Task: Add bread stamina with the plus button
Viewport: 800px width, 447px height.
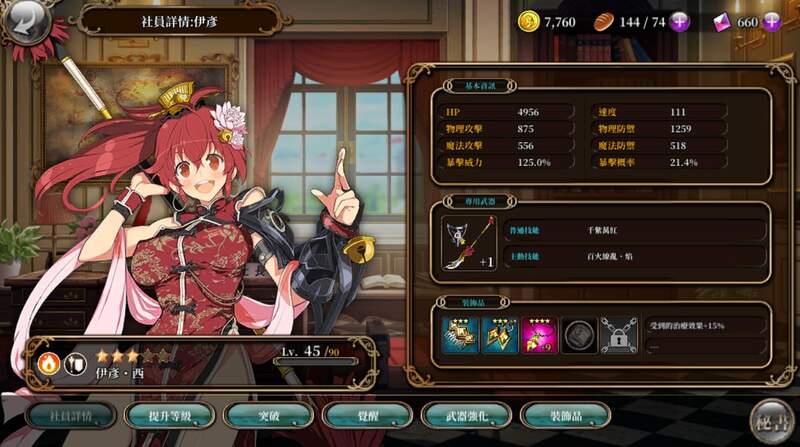Action: pos(679,22)
